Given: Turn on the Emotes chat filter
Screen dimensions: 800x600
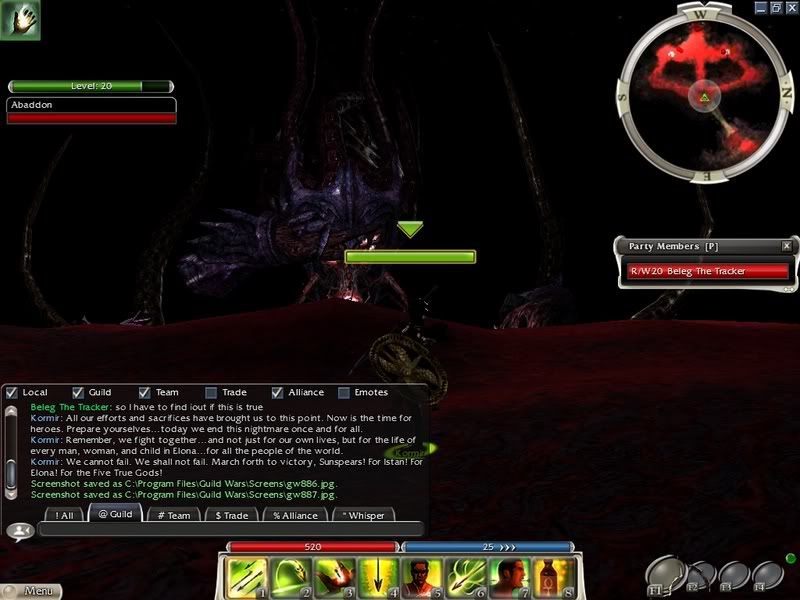Looking at the screenshot, I should click(344, 393).
